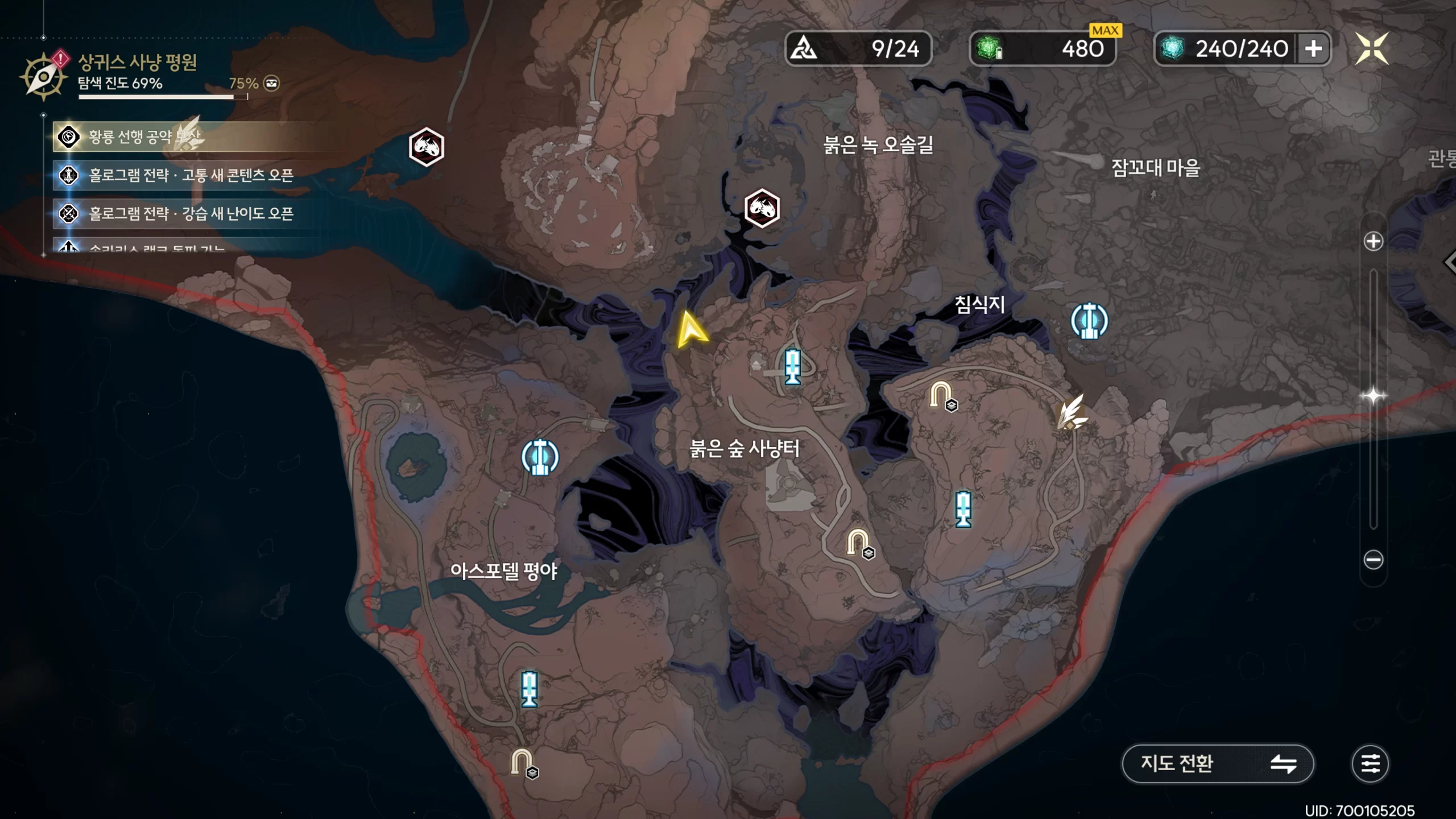The width and height of the screenshot is (1456, 819).
Task: Claim the 75% exploration reward chest
Action: coord(272,84)
